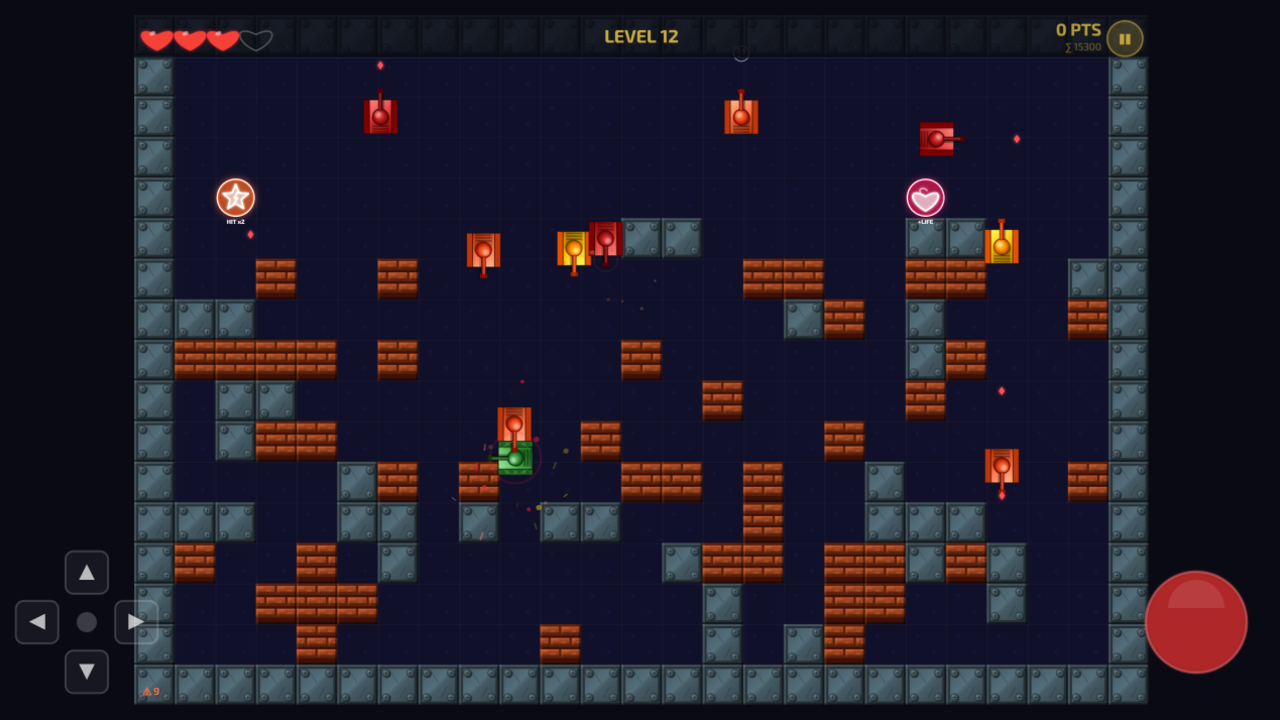Click the orange tank above the green player
Image resolution: width=1280 pixels, height=720 pixels.
coord(513,424)
